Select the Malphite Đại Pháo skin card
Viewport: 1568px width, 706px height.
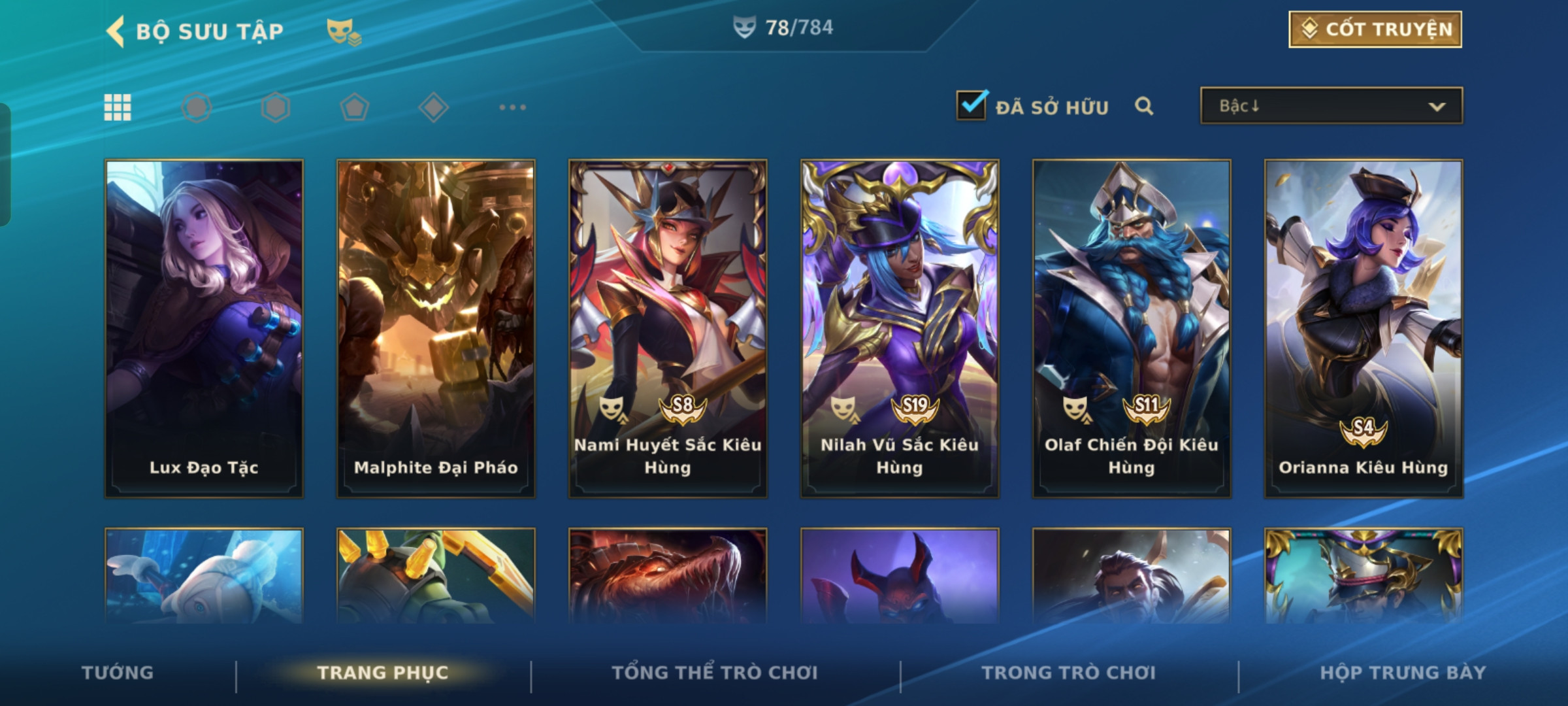tap(436, 328)
